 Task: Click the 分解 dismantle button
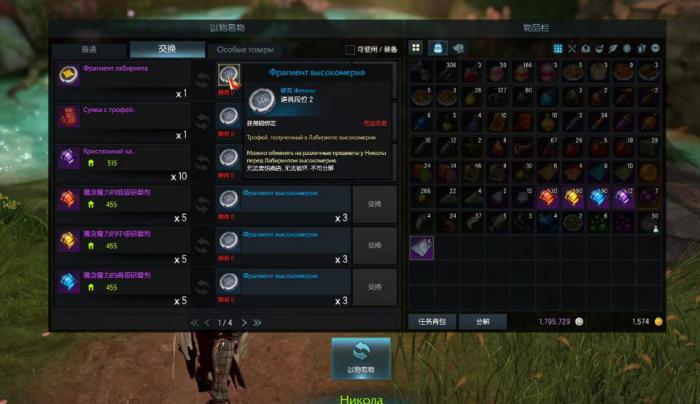pyautogui.click(x=481, y=322)
